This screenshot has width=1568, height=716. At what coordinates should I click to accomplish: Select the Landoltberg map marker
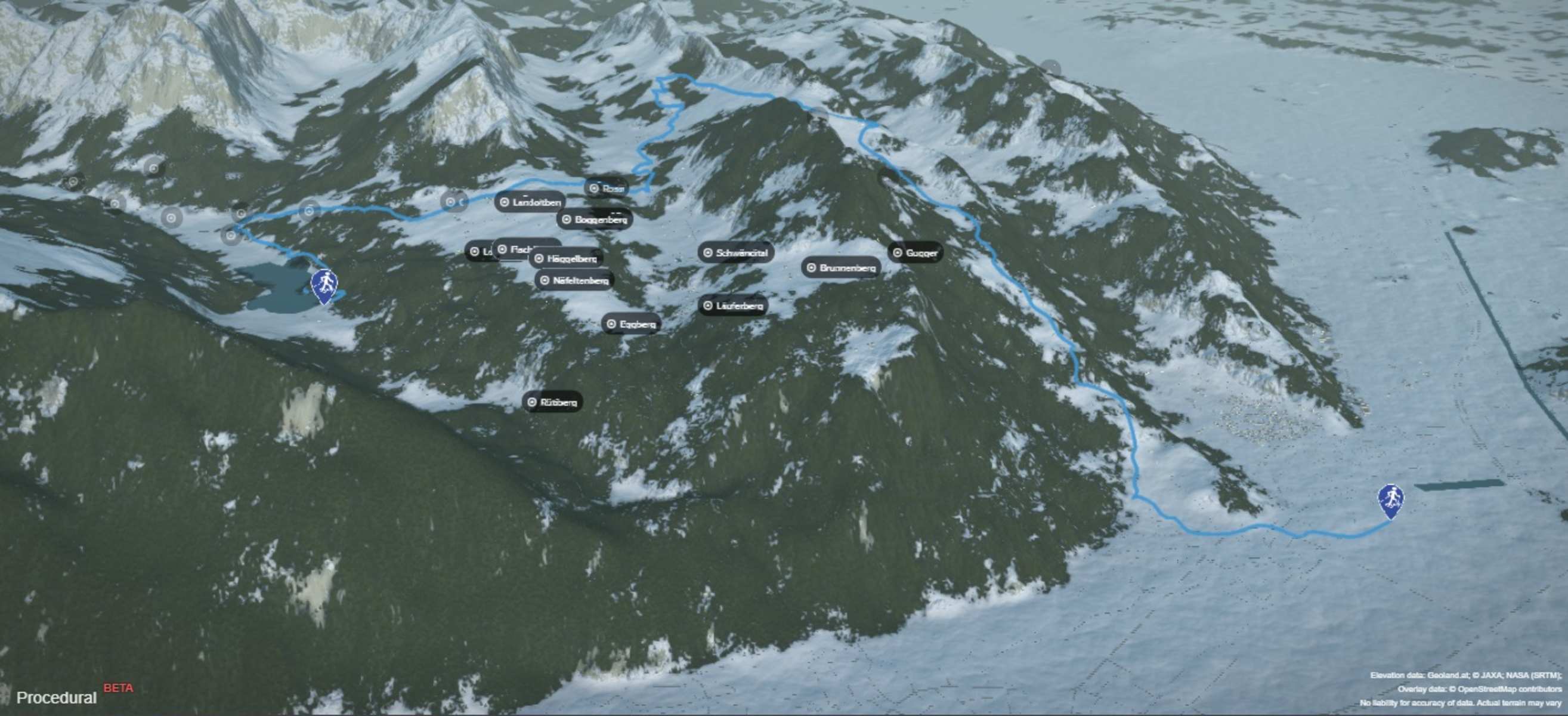[x=530, y=202]
